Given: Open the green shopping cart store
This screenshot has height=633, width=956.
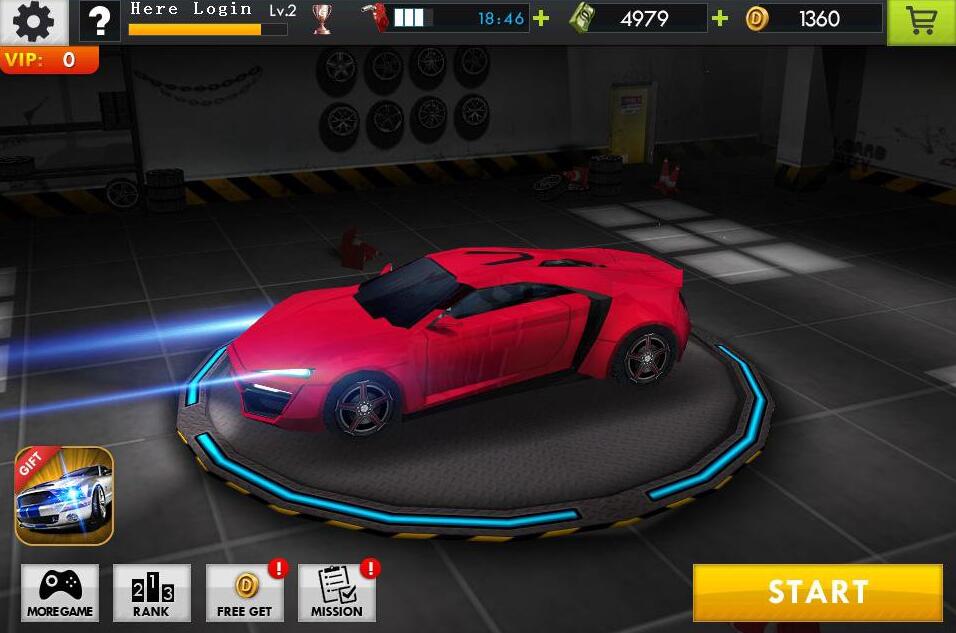Looking at the screenshot, I should tap(921, 22).
